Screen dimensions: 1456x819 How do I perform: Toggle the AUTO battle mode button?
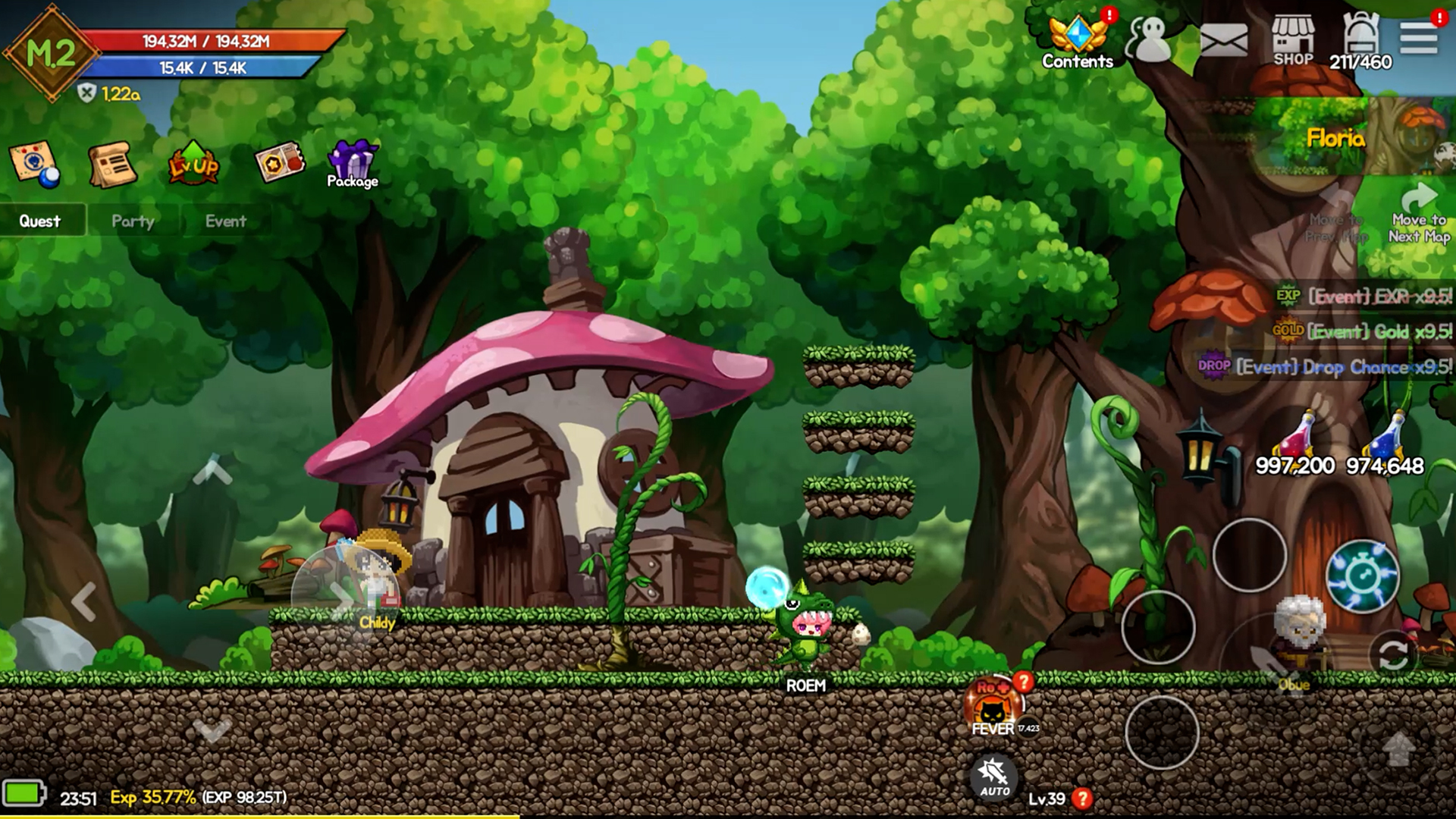[993, 780]
